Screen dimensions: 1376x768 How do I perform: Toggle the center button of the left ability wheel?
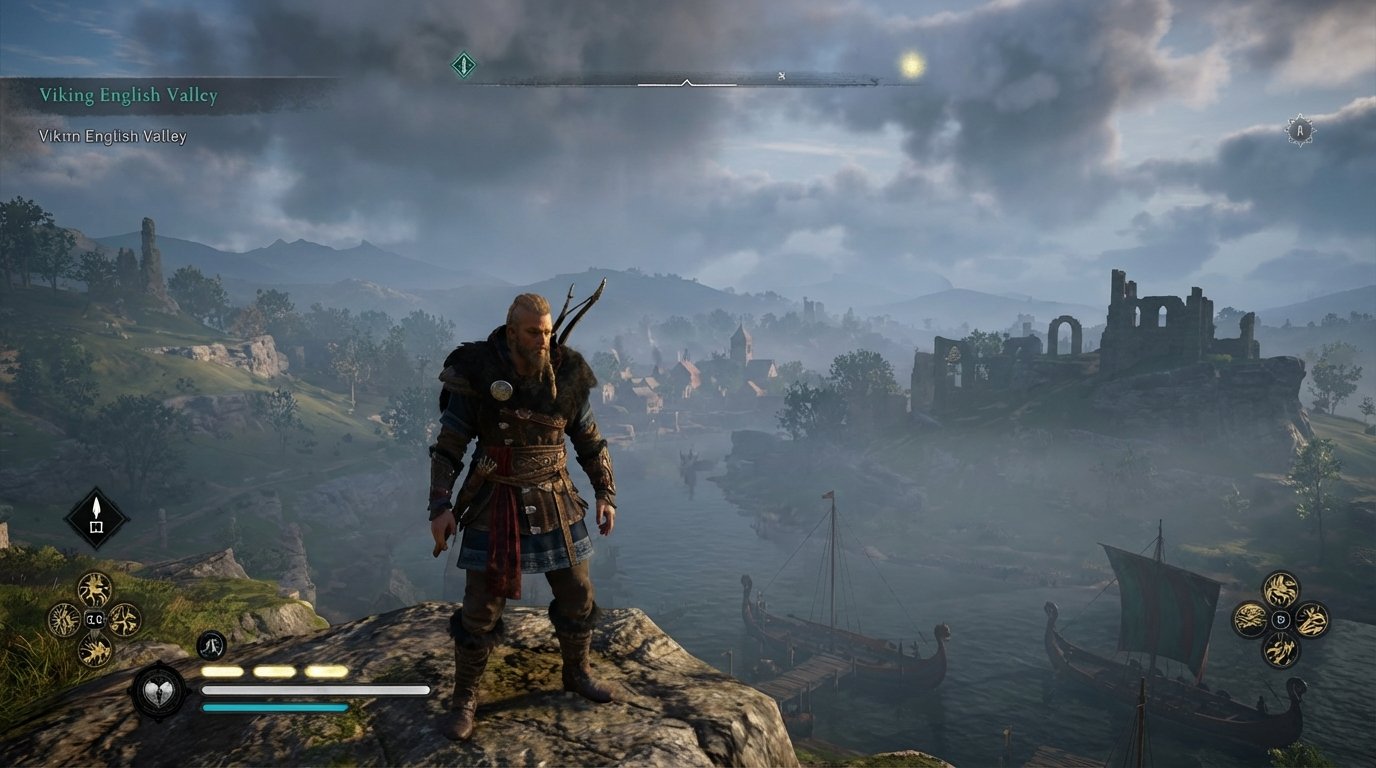95,619
